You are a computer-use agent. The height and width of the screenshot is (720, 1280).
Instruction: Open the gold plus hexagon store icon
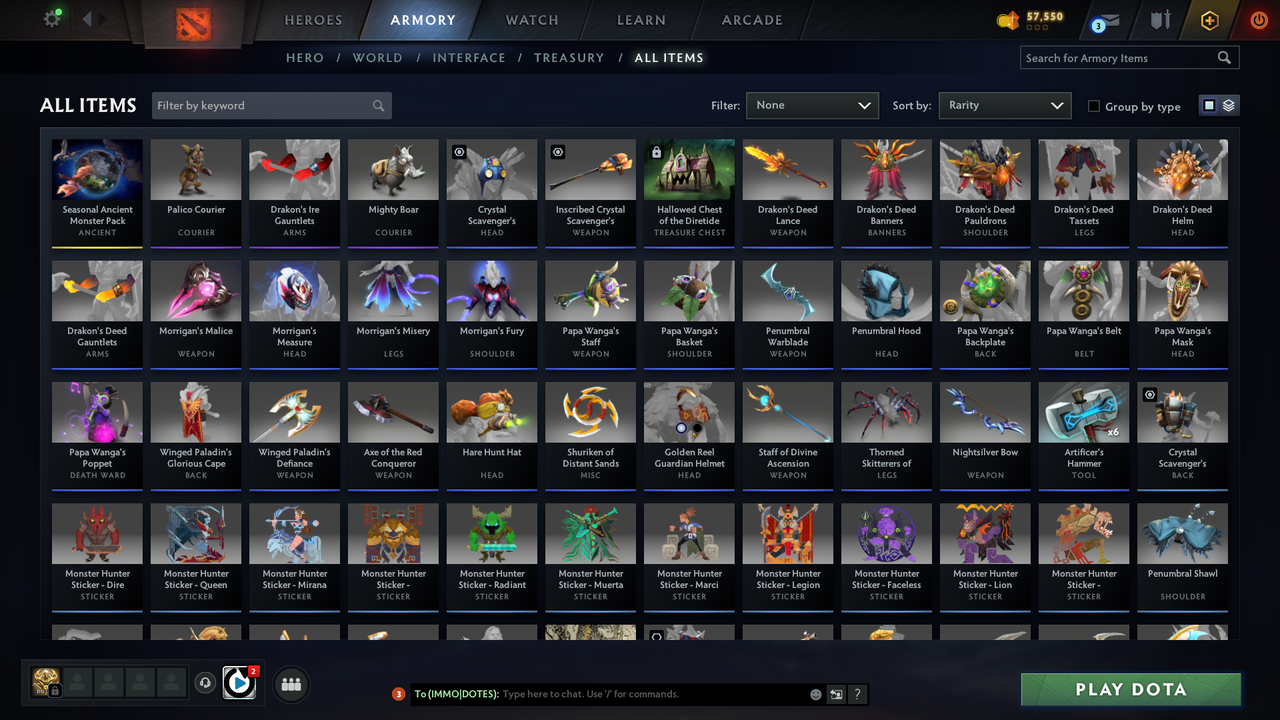tap(1209, 20)
